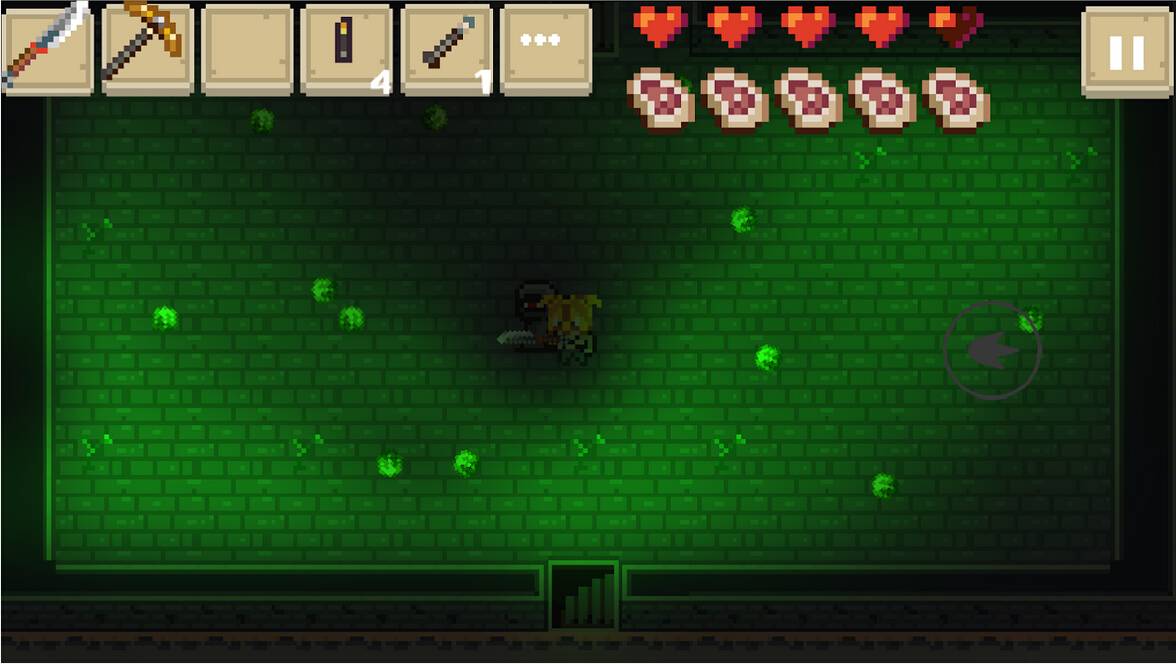The height and width of the screenshot is (664, 1176).
Task: Tap the circular arrow attack button
Action: pyautogui.click(x=992, y=350)
